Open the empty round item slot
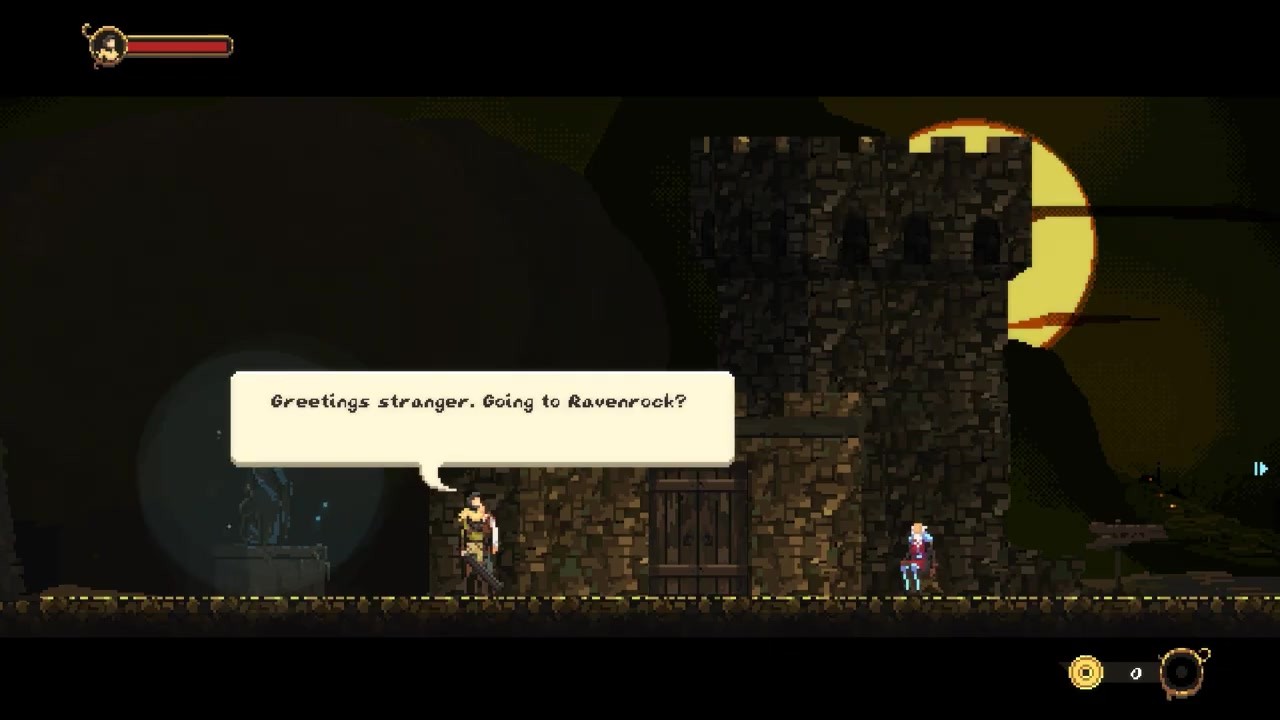Viewport: 1280px width, 720px height. click(1182, 672)
